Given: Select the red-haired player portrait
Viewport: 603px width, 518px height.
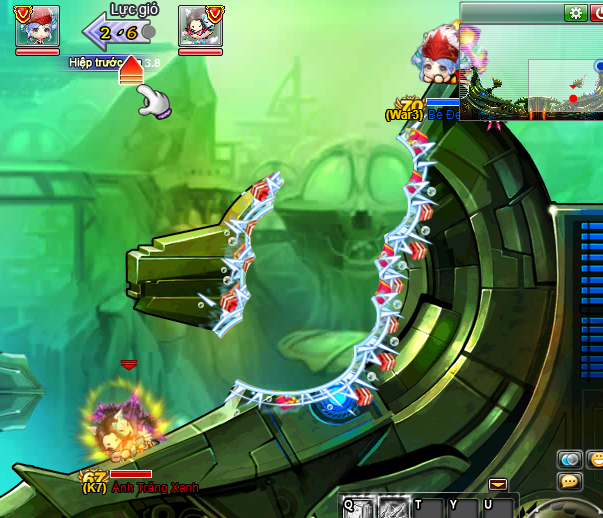Looking at the screenshot, I should [x=37, y=26].
